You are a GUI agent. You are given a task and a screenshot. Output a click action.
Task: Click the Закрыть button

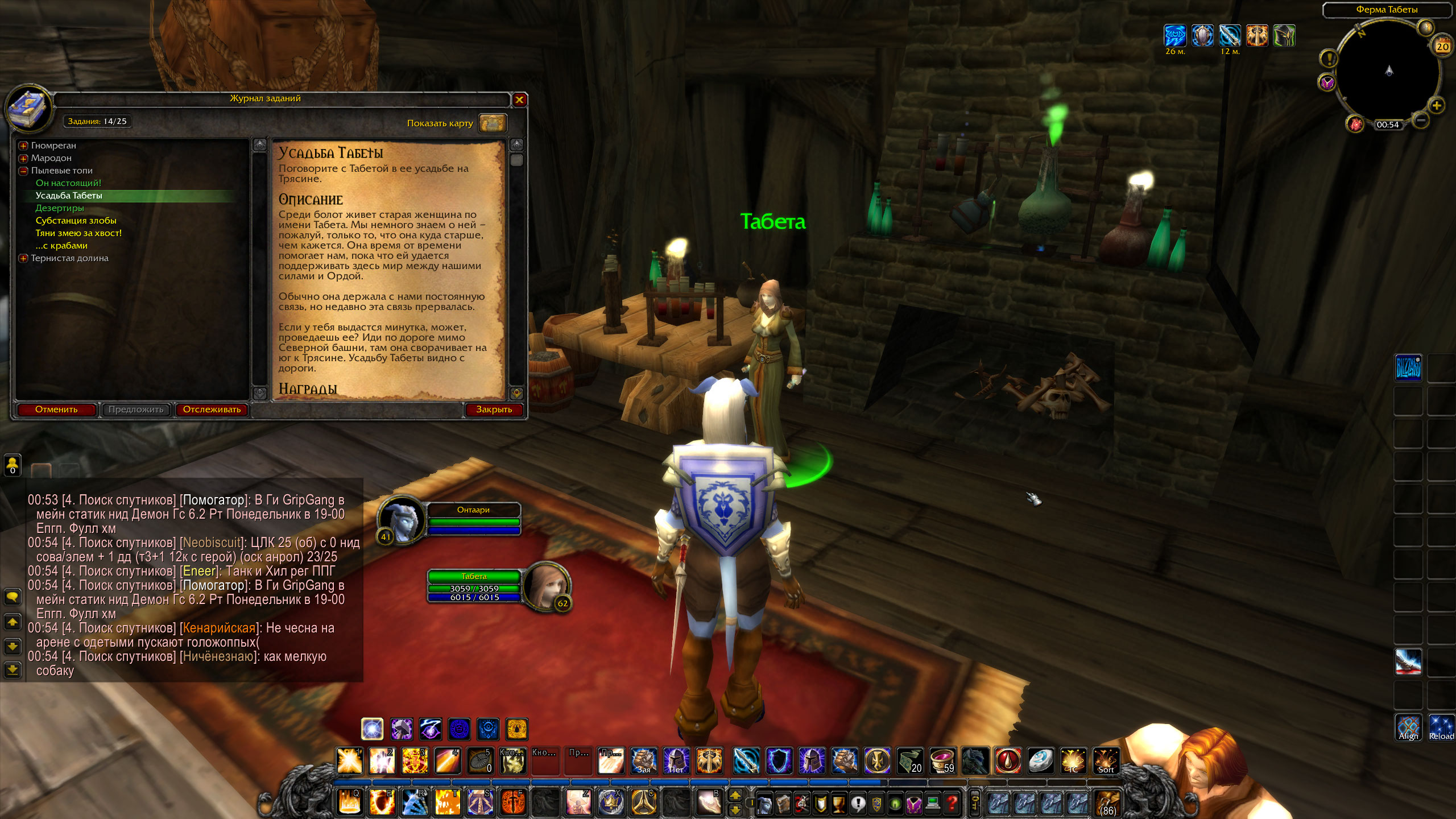tap(494, 409)
